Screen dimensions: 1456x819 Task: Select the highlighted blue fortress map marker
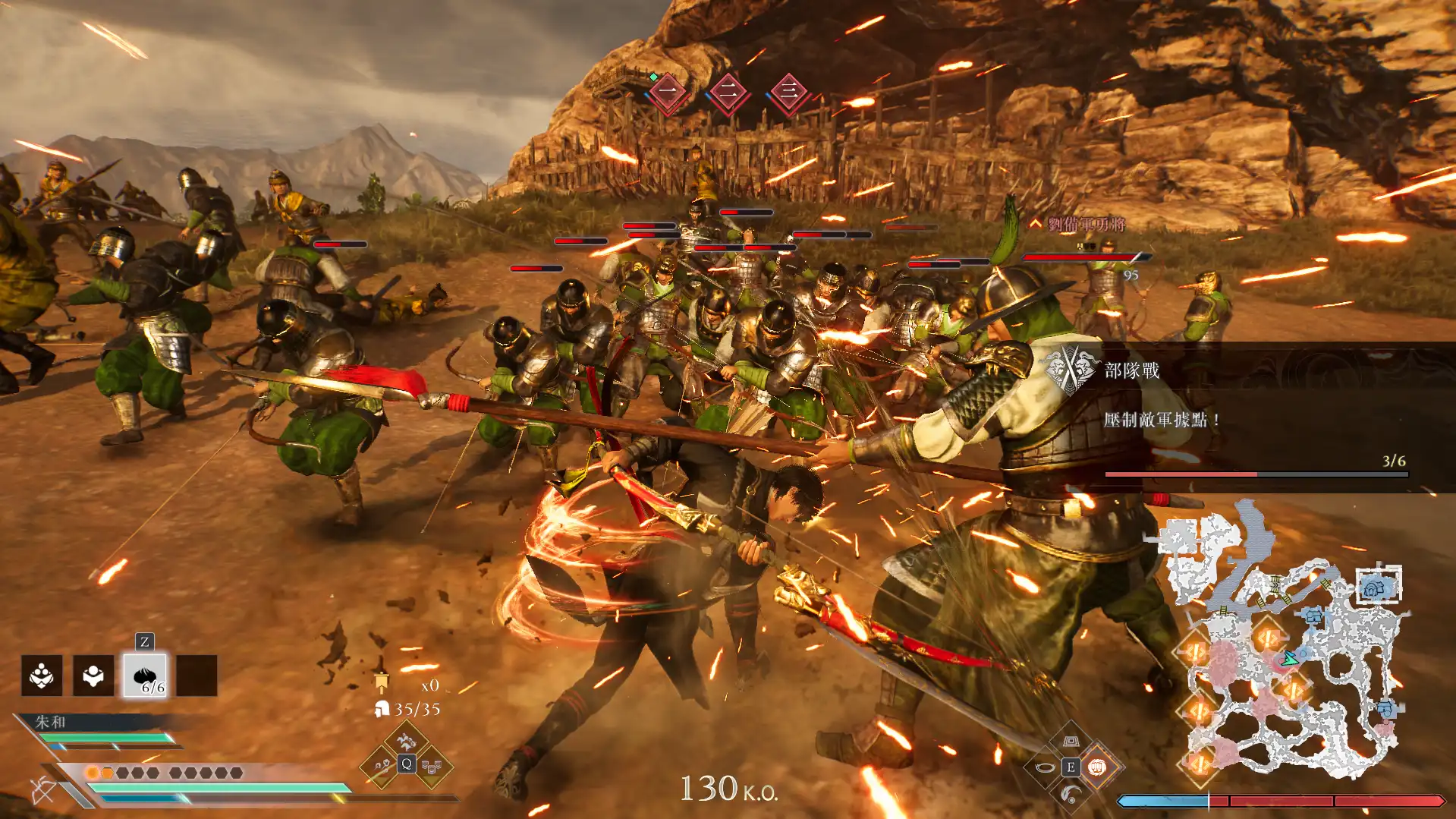coord(1378,586)
